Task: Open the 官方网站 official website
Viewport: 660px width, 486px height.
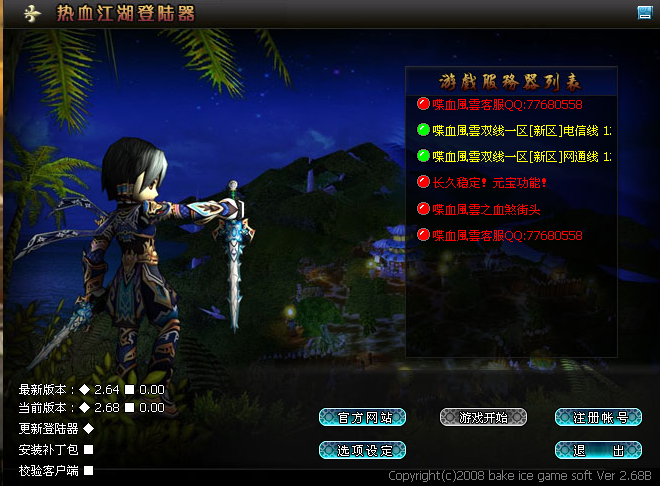Action: [362, 417]
